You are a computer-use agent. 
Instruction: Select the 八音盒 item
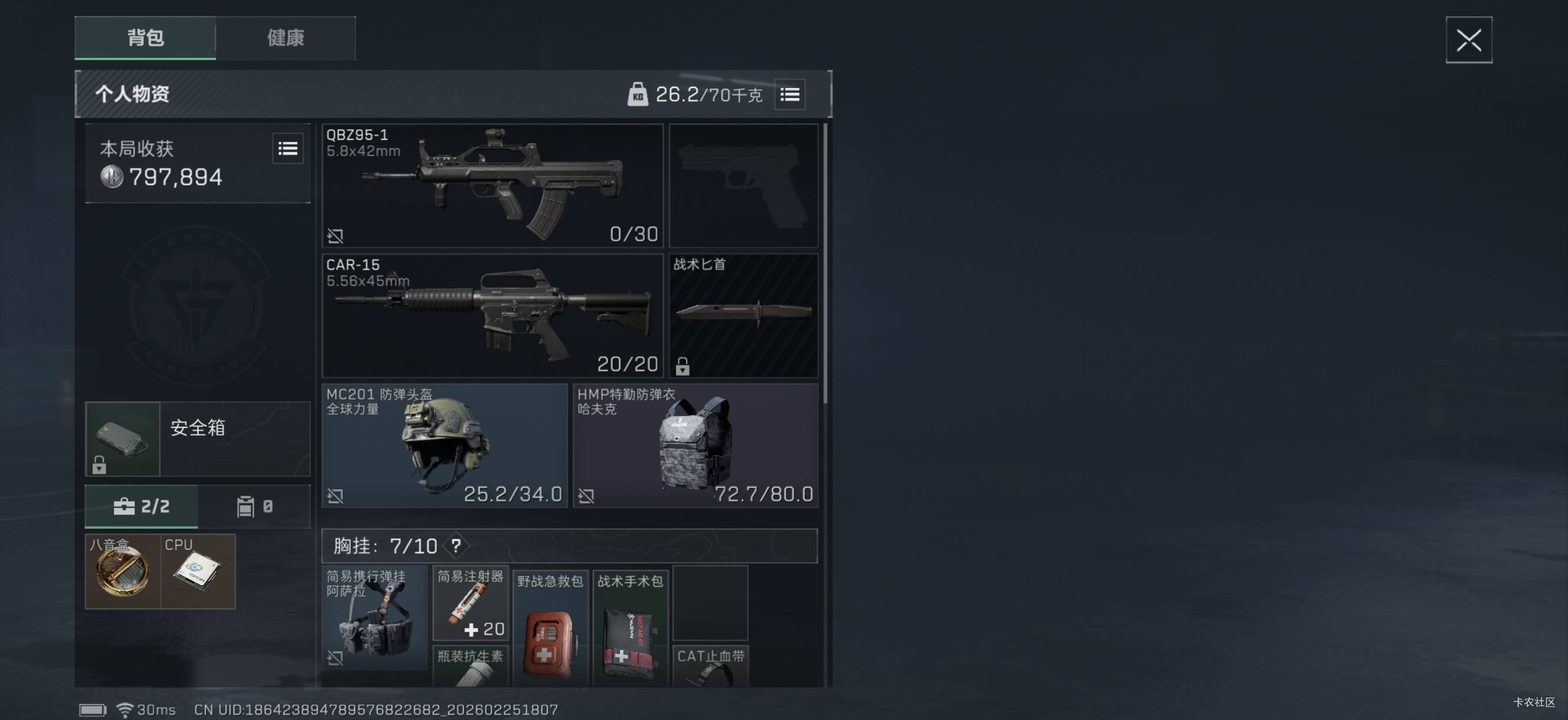(x=122, y=571)
